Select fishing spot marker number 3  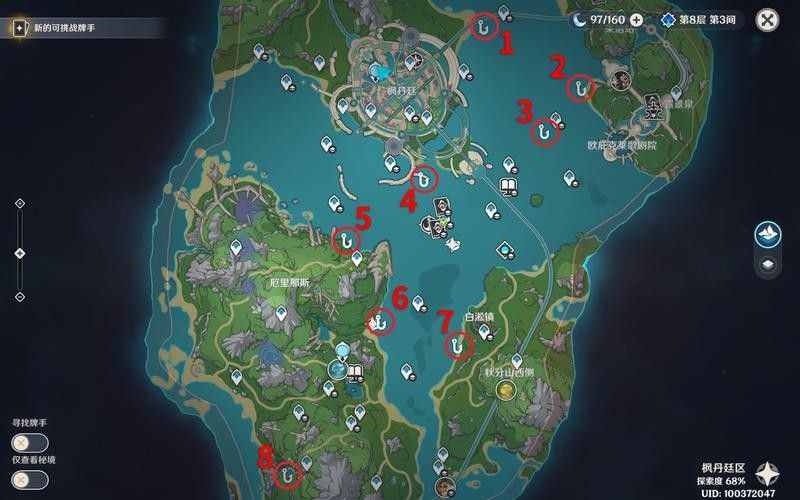544,132
